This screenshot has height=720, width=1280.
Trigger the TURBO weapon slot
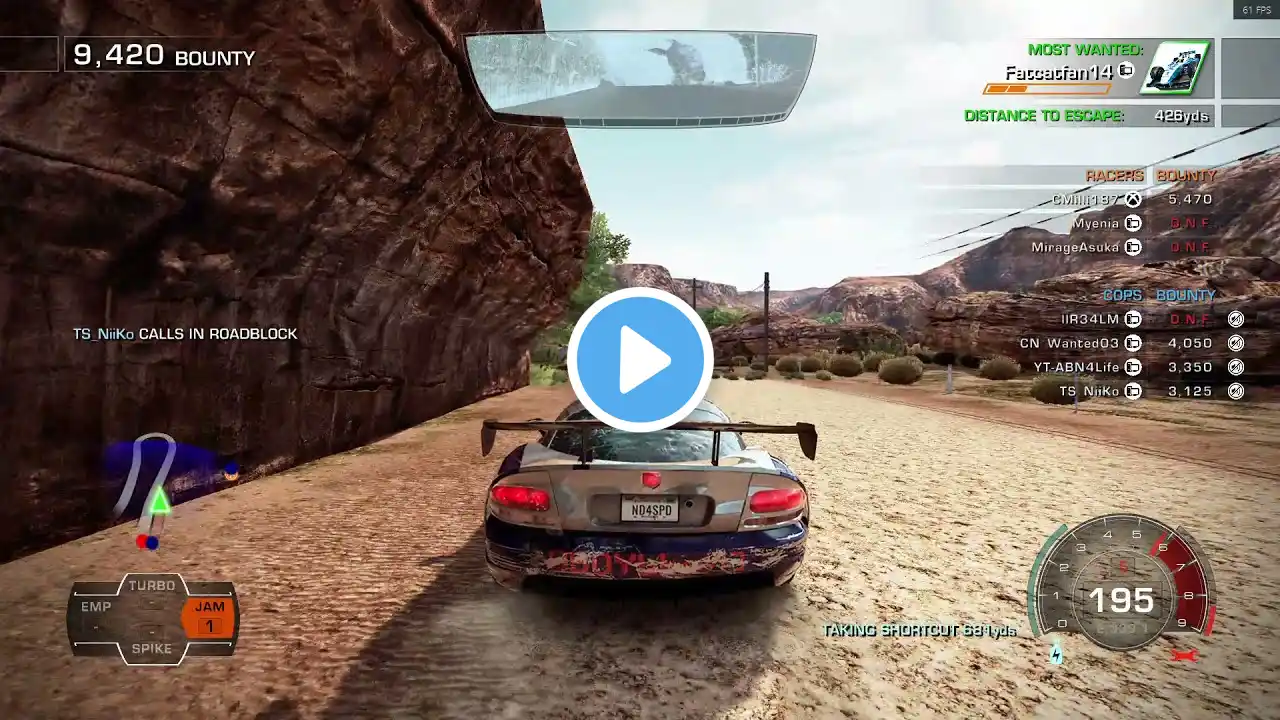point(152,586)
